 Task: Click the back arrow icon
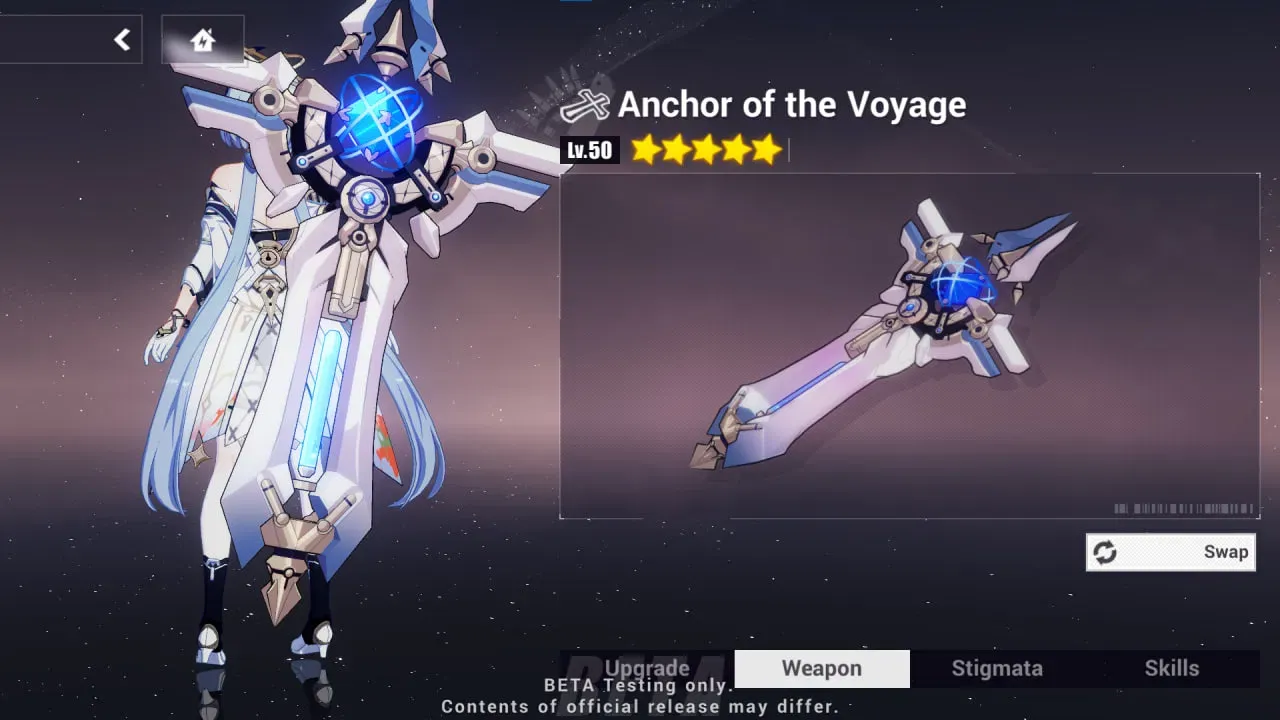122,39
